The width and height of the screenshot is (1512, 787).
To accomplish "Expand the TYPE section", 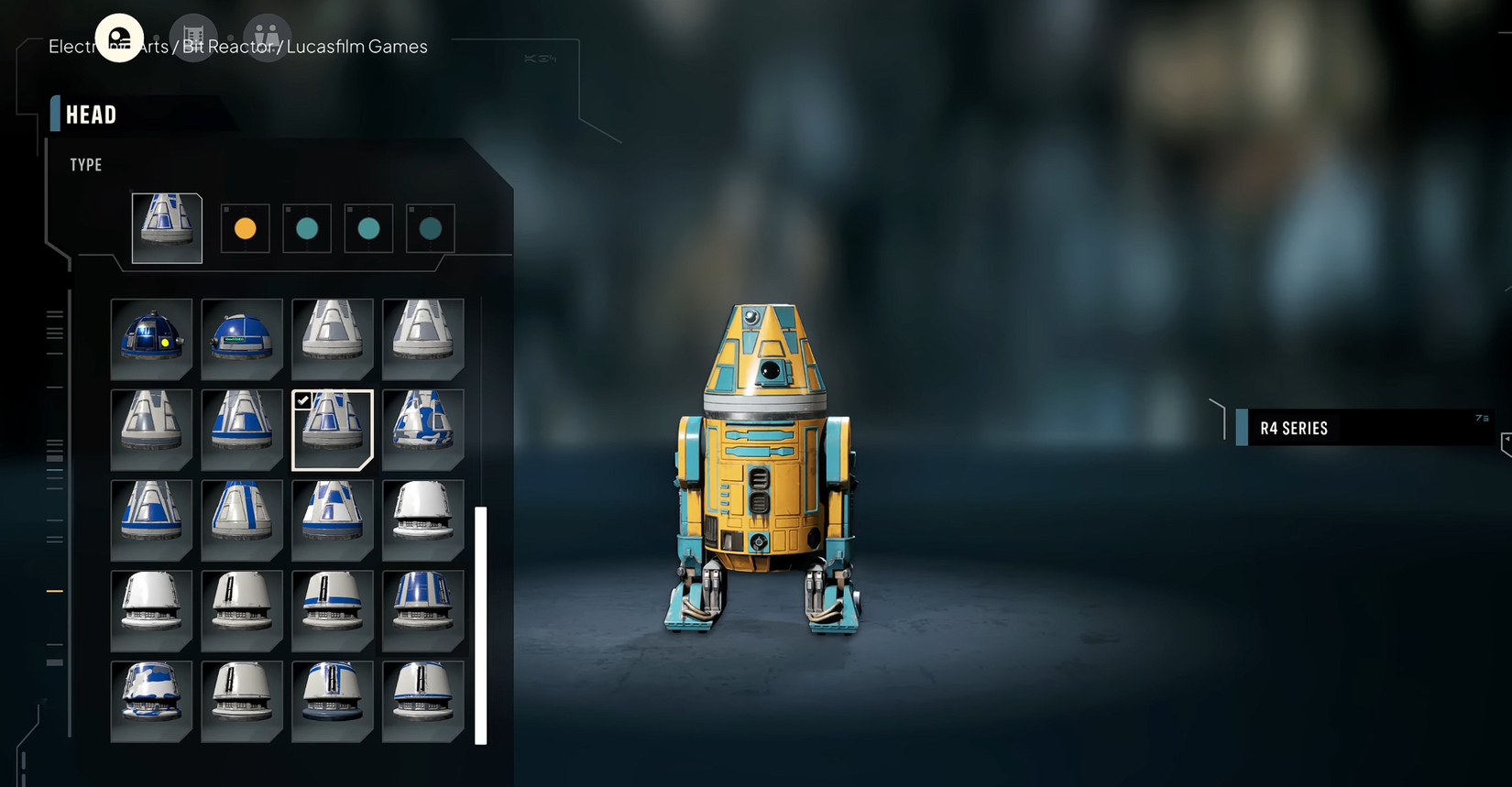I will 85,165.
